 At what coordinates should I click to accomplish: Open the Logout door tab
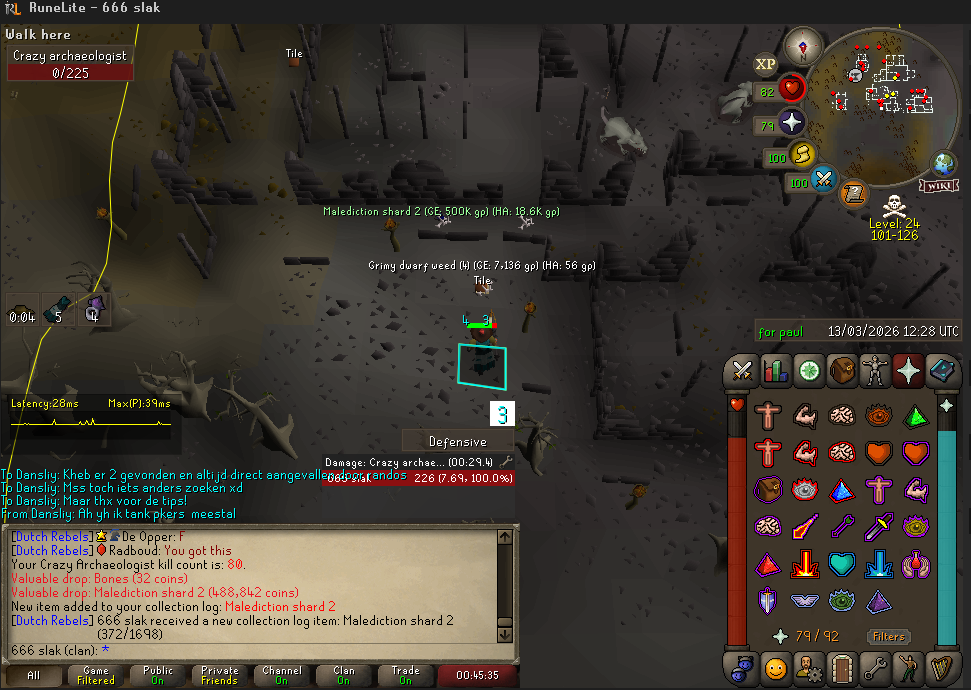click(842, 667)
